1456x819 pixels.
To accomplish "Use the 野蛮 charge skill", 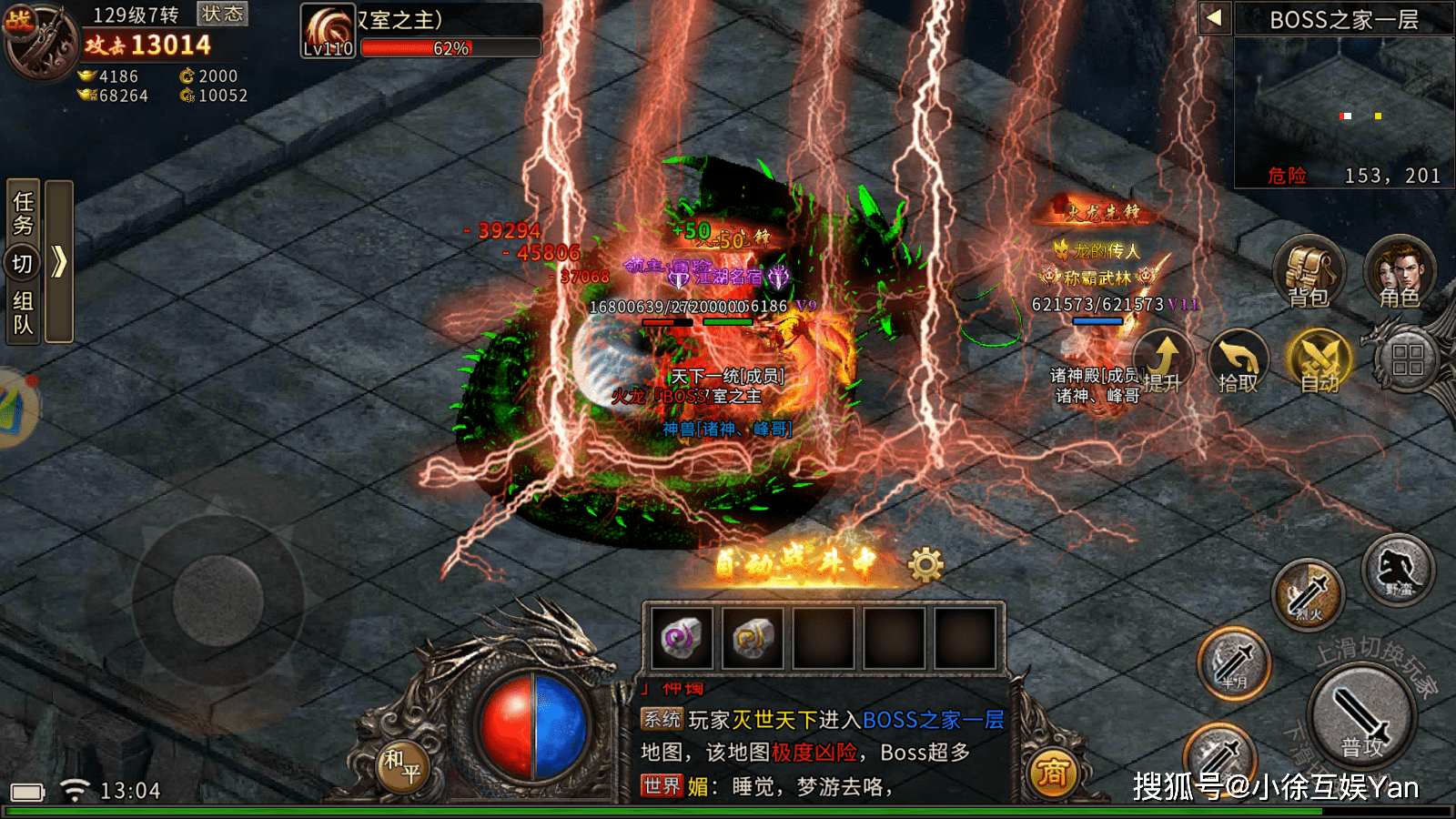I will 1398,571.
